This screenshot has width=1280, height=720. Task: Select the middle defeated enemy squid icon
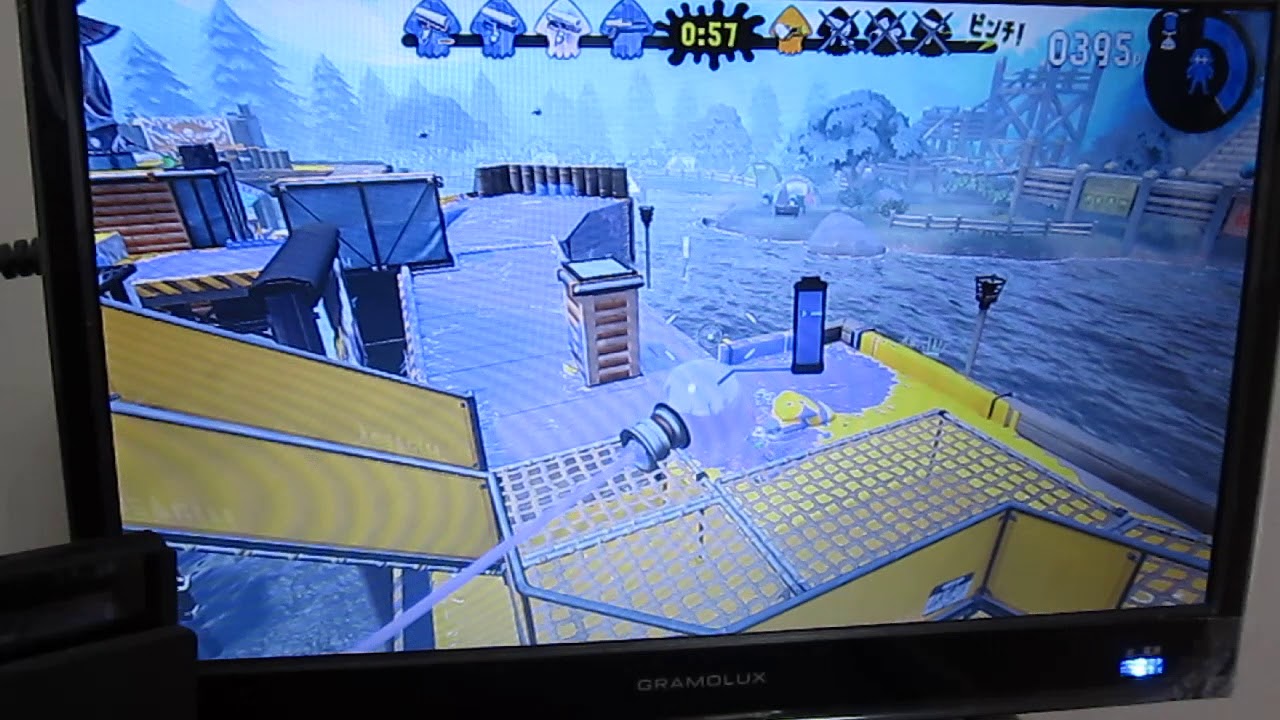coord(885,30)
